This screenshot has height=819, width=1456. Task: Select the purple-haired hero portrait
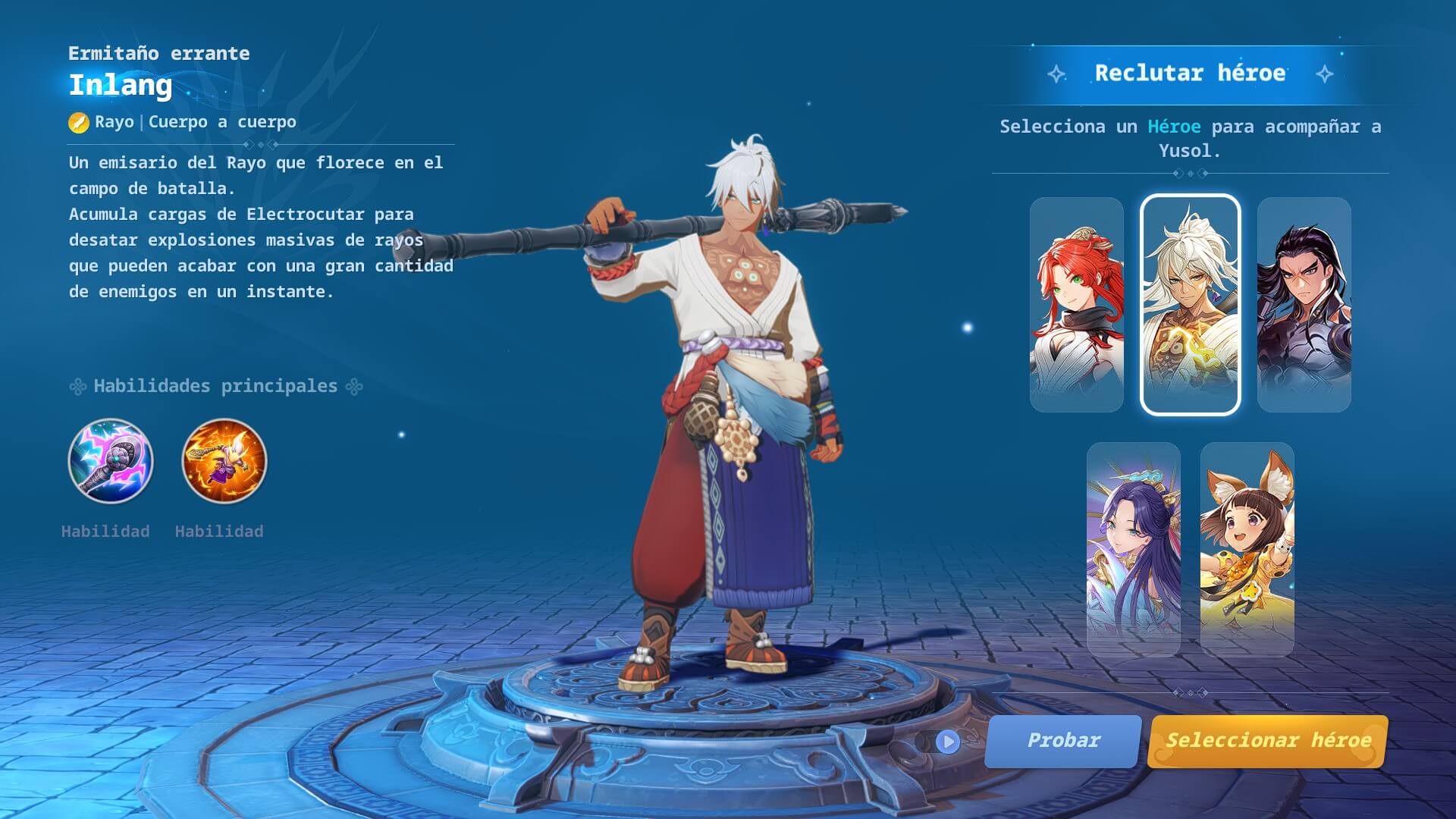click(x=1133, y=549)
